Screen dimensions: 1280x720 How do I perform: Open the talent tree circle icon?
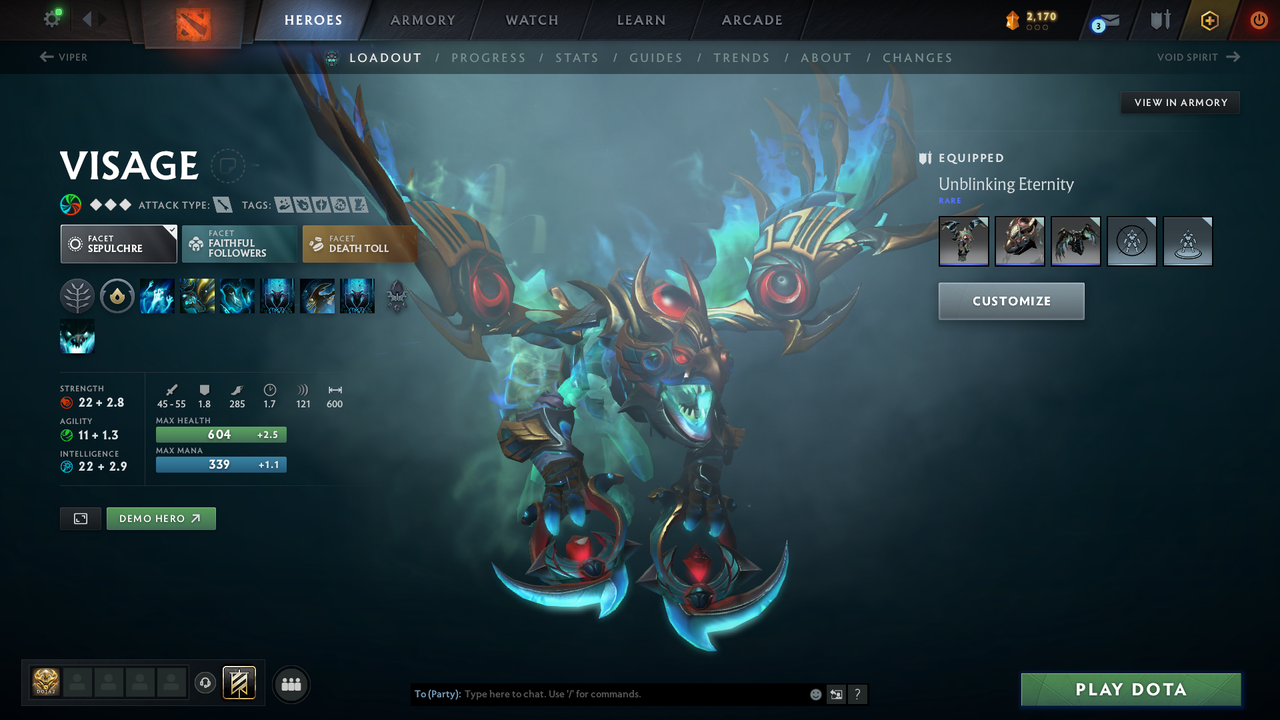click(117, 296)
